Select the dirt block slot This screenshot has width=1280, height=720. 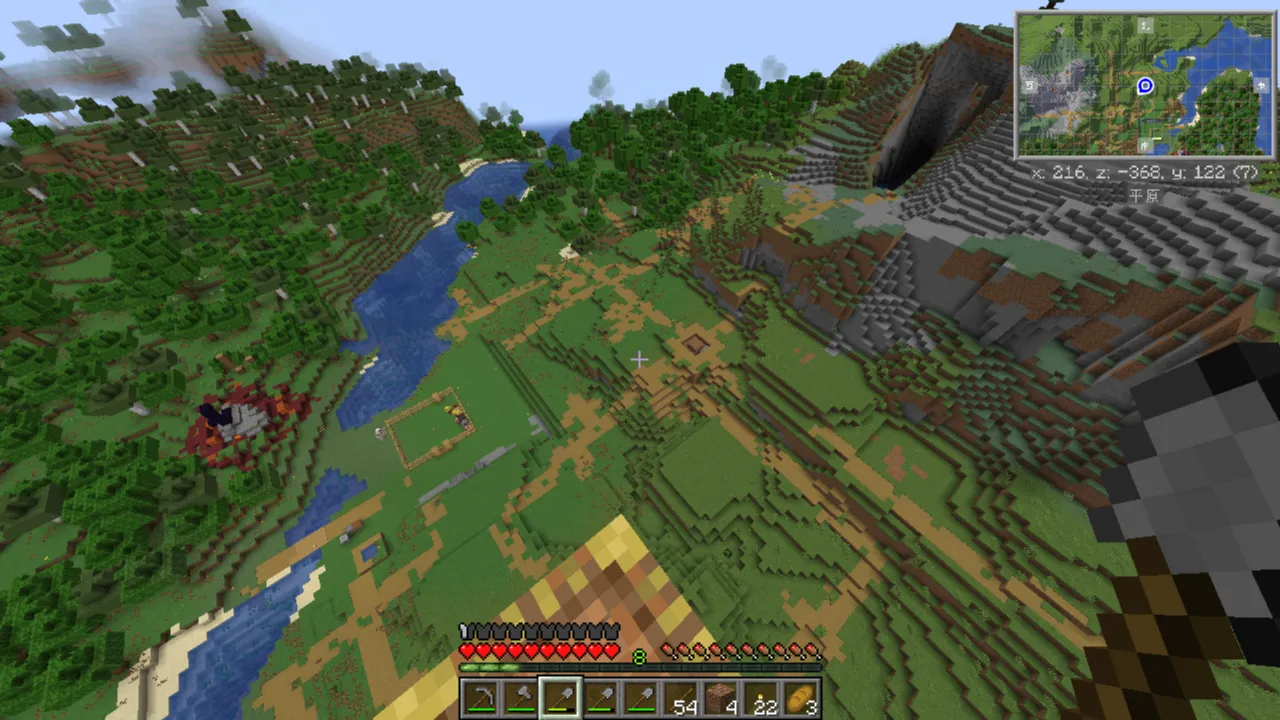click(721, 698)
